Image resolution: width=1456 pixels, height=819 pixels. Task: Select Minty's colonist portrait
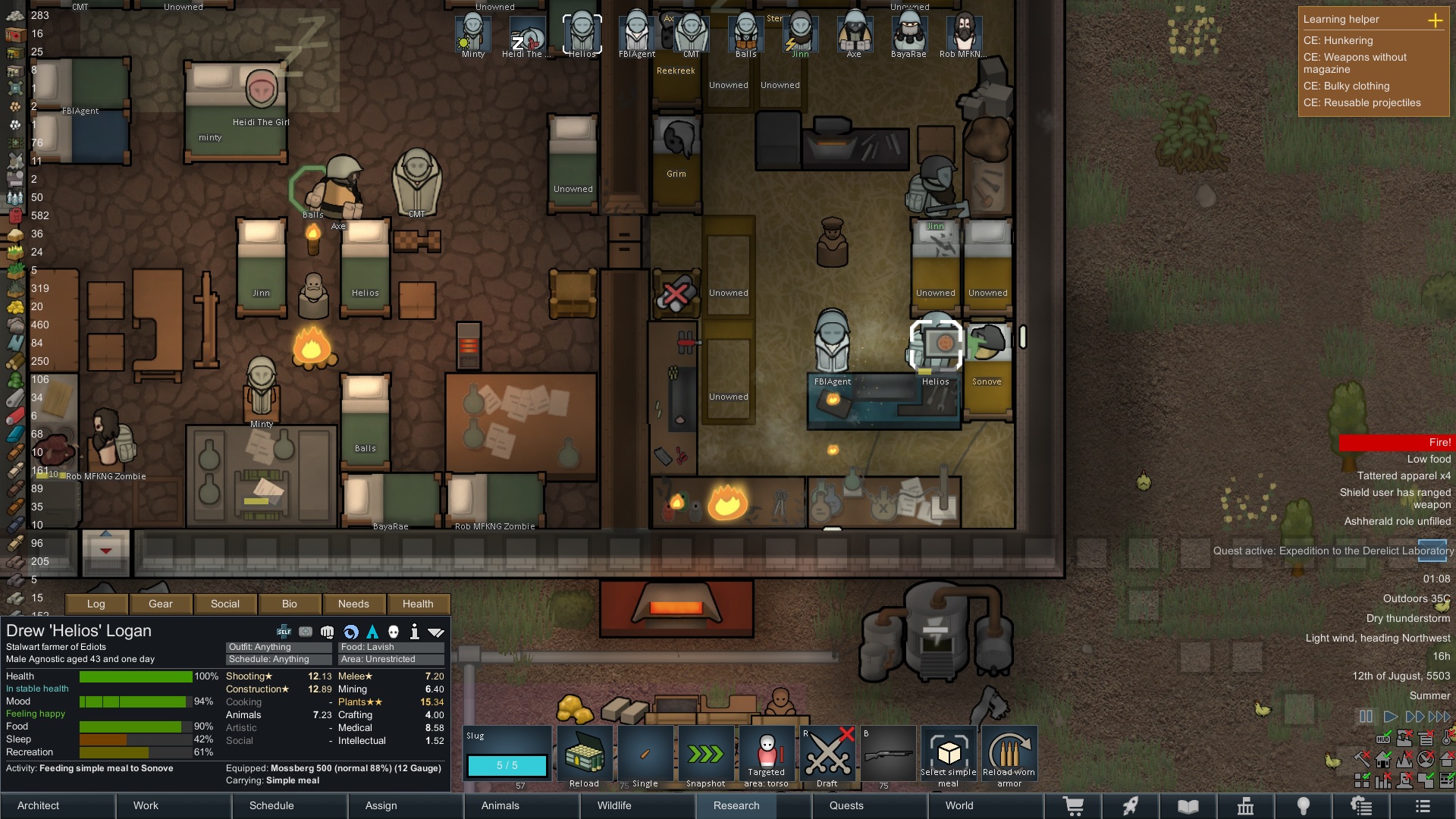472,35
